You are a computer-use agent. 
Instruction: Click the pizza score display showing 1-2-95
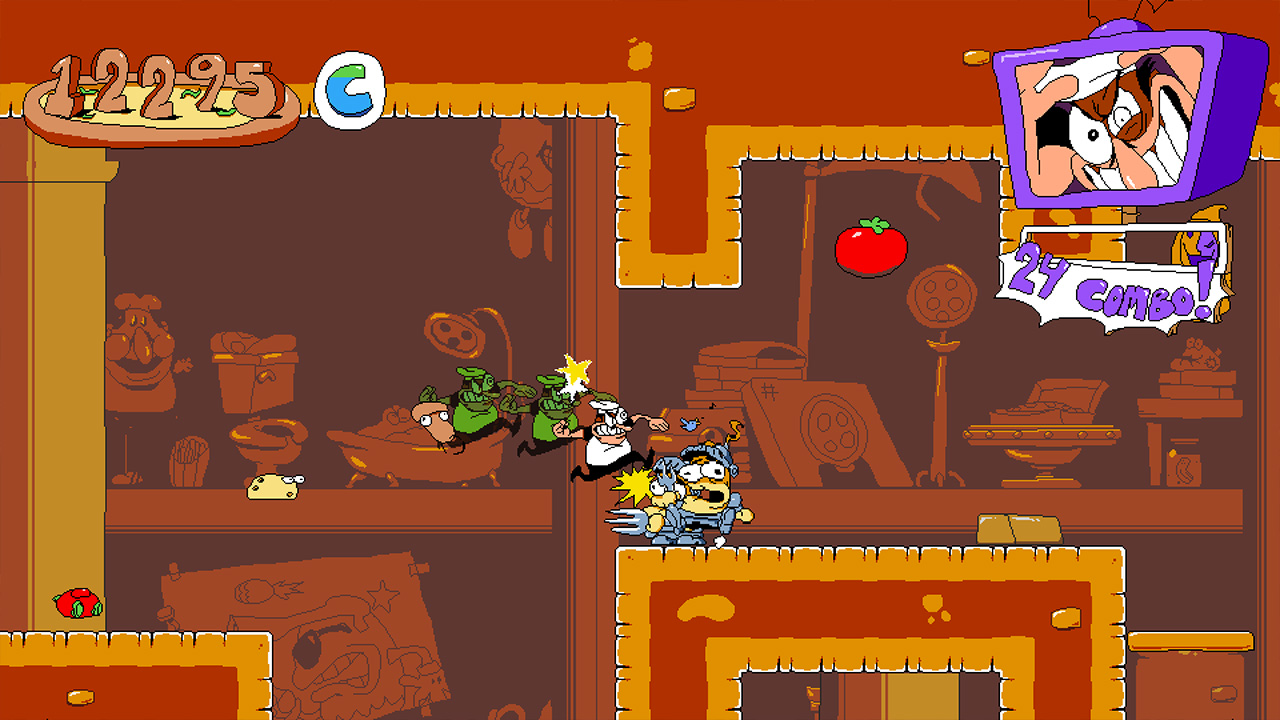[155, 80]
